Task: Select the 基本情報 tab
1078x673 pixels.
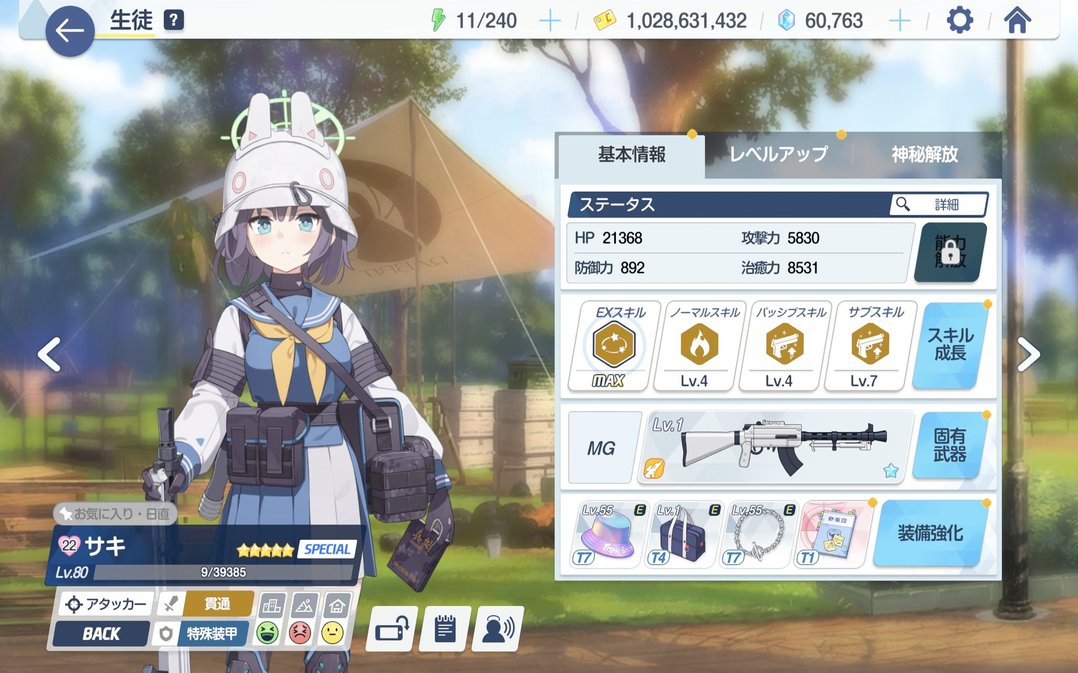Action: pos(632,154)
